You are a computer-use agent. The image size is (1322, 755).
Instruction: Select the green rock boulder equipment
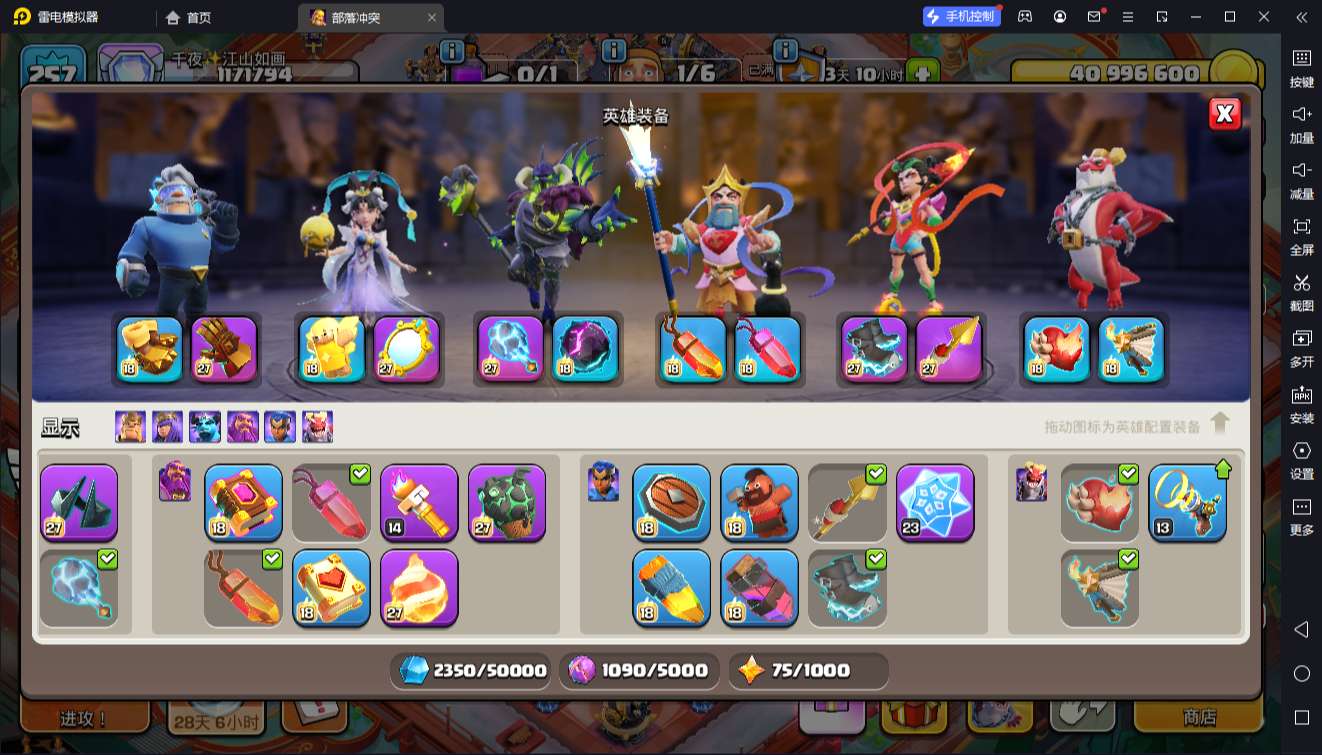[507, 502]
